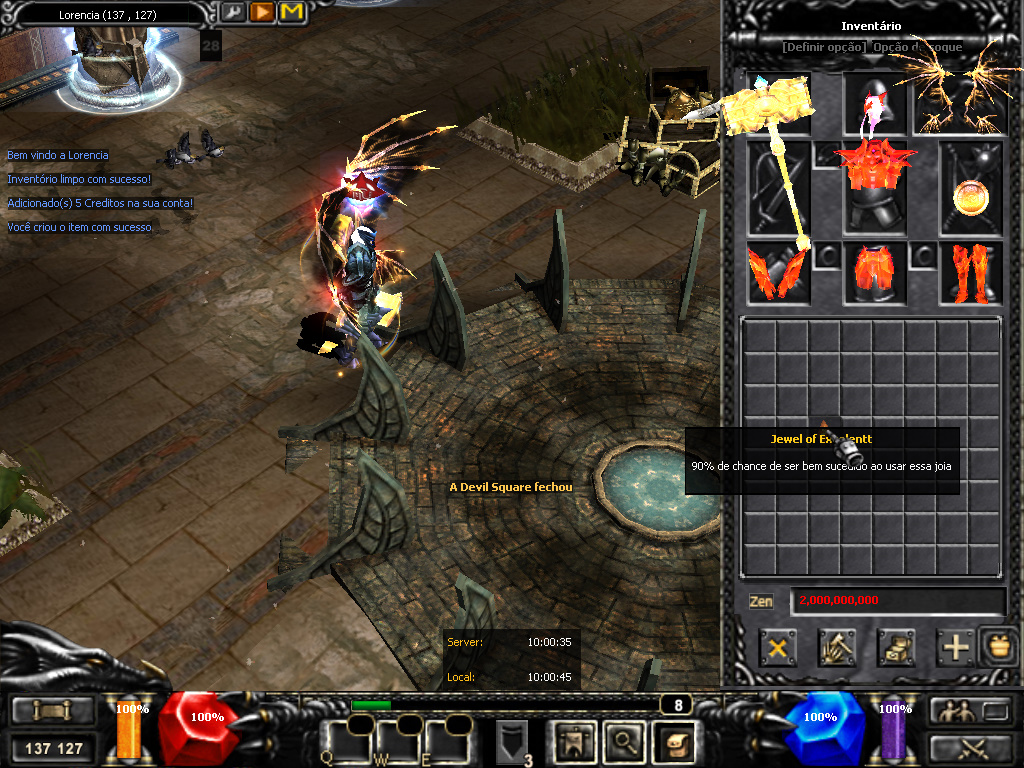Select the equipped flame pants slot
The height and width of the screenshot is (768, 1024).
[x=874, y=273]
